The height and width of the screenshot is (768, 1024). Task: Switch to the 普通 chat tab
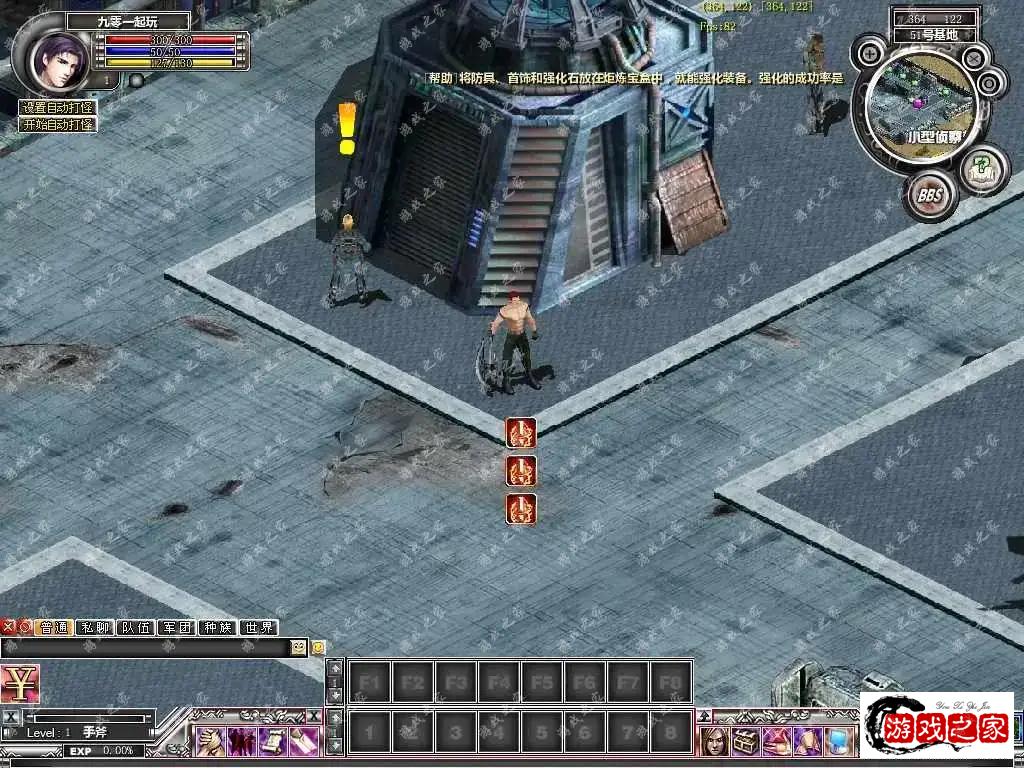coord(53,628)
